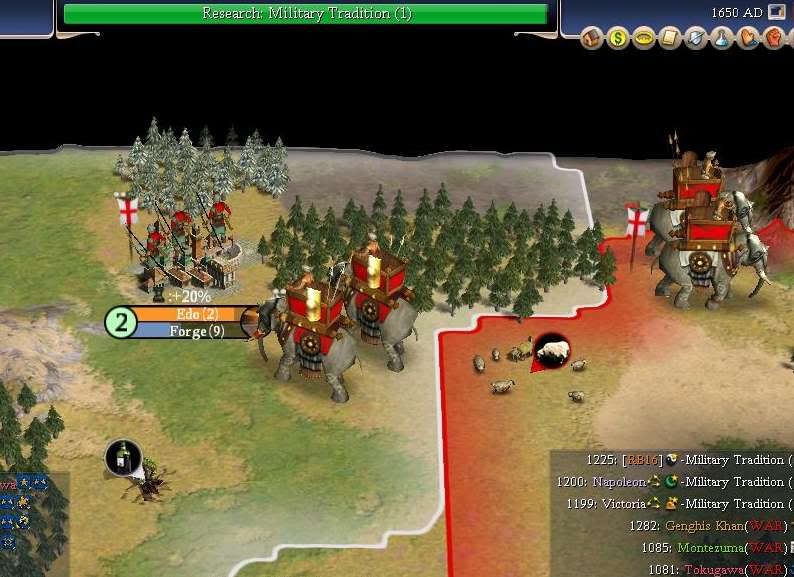Select Montezuma in the scoreboard
Screen dimensions: 794x577
pyautogui.click(x=712, y=548)
